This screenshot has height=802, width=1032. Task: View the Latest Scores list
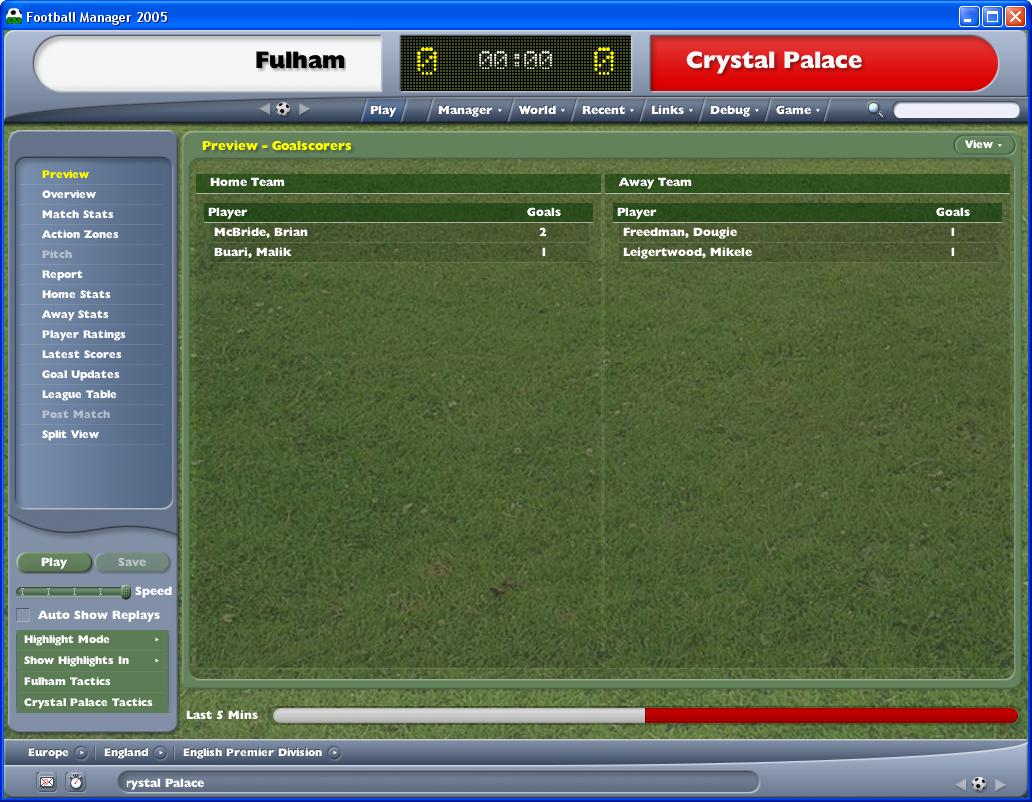(x=81, y=354)
